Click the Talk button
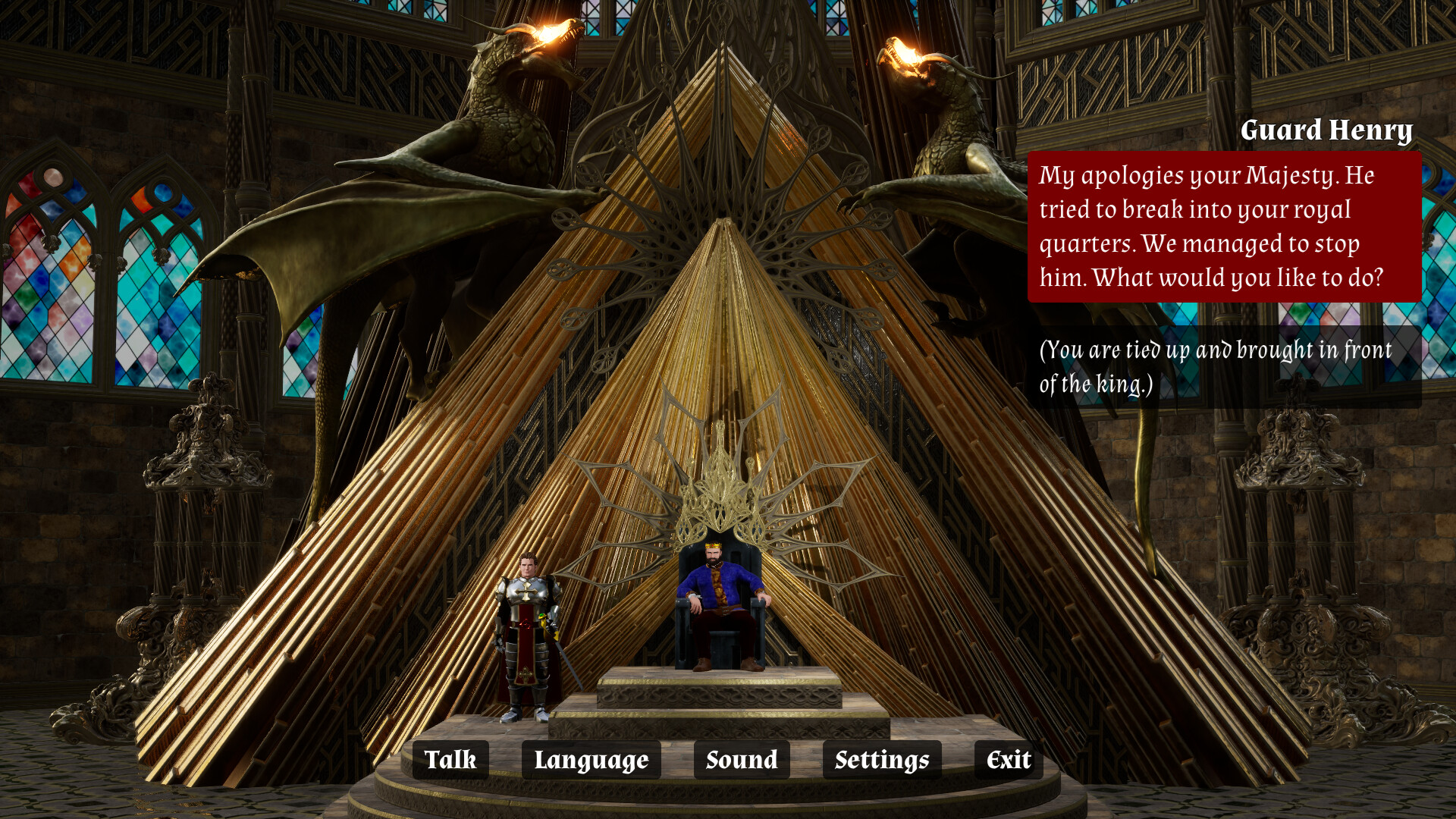The image size is (1456, 819). point(451,759)
